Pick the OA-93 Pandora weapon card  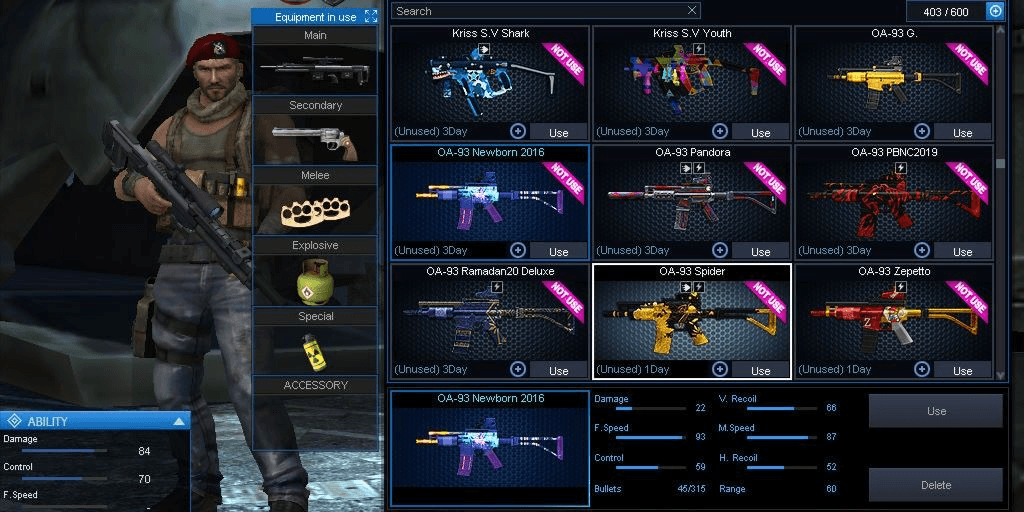[x=691, y=198]
